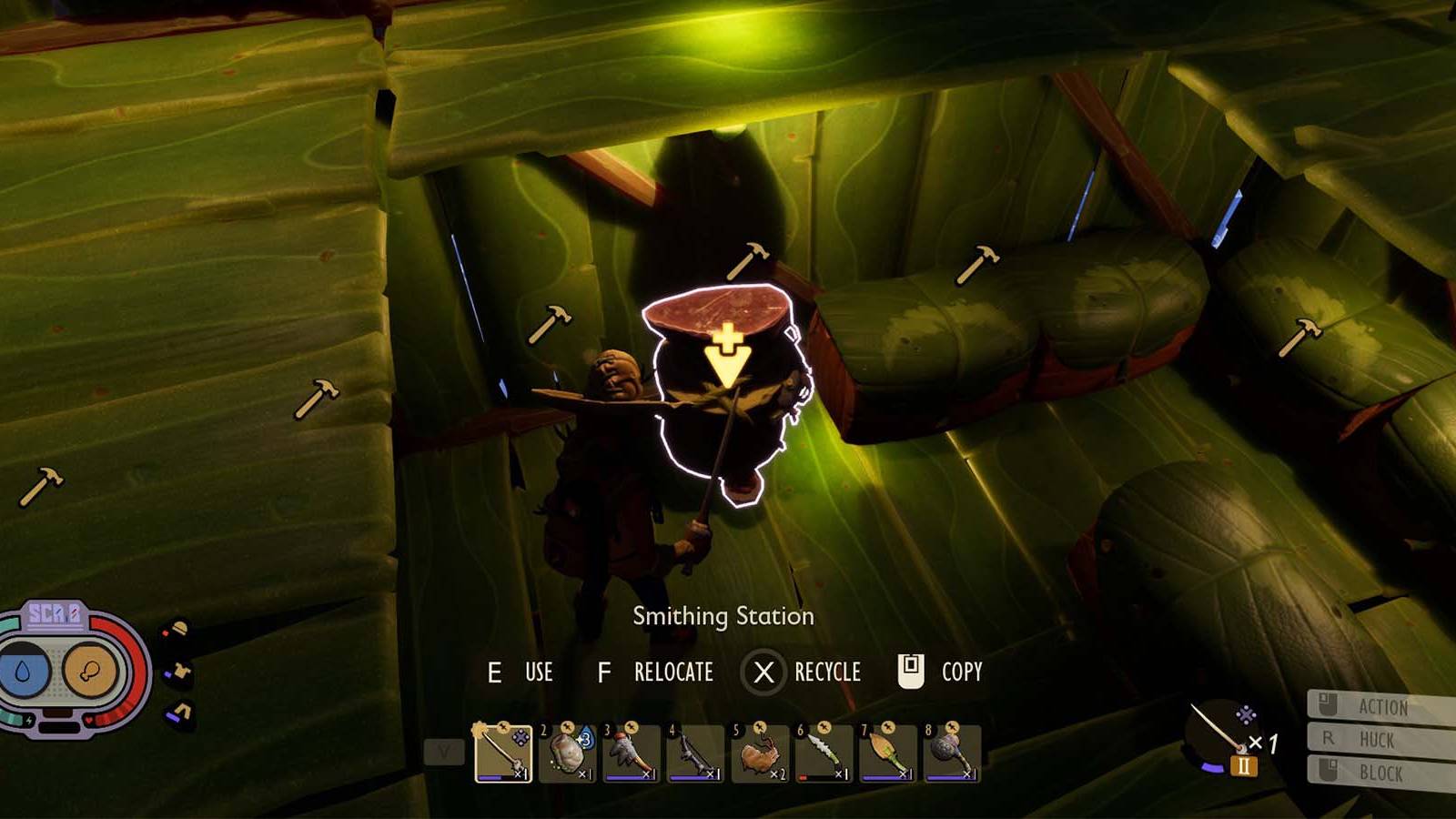Select the dagger in hotbar slot 3

[x=632, y=753]
